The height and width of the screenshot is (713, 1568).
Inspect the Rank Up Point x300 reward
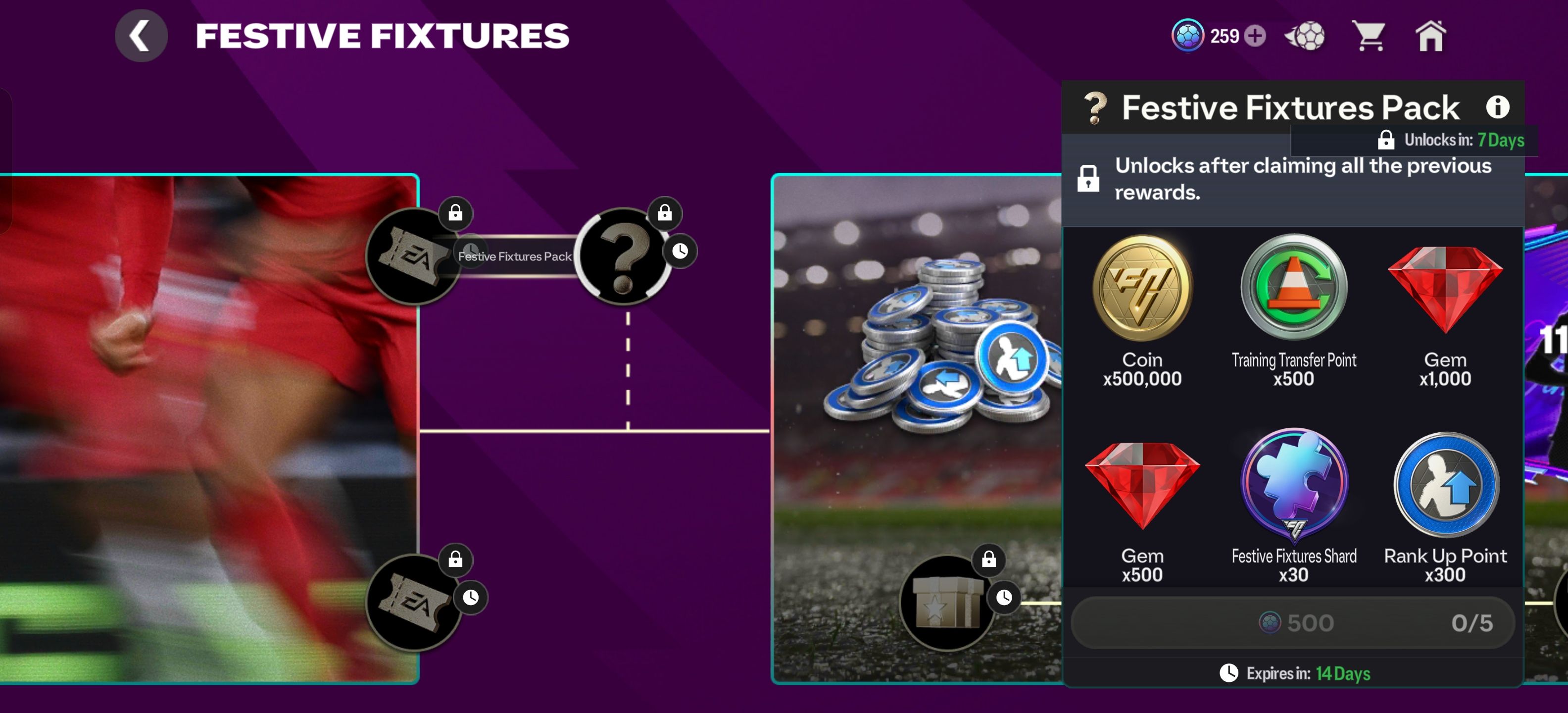click(1445, 507)
